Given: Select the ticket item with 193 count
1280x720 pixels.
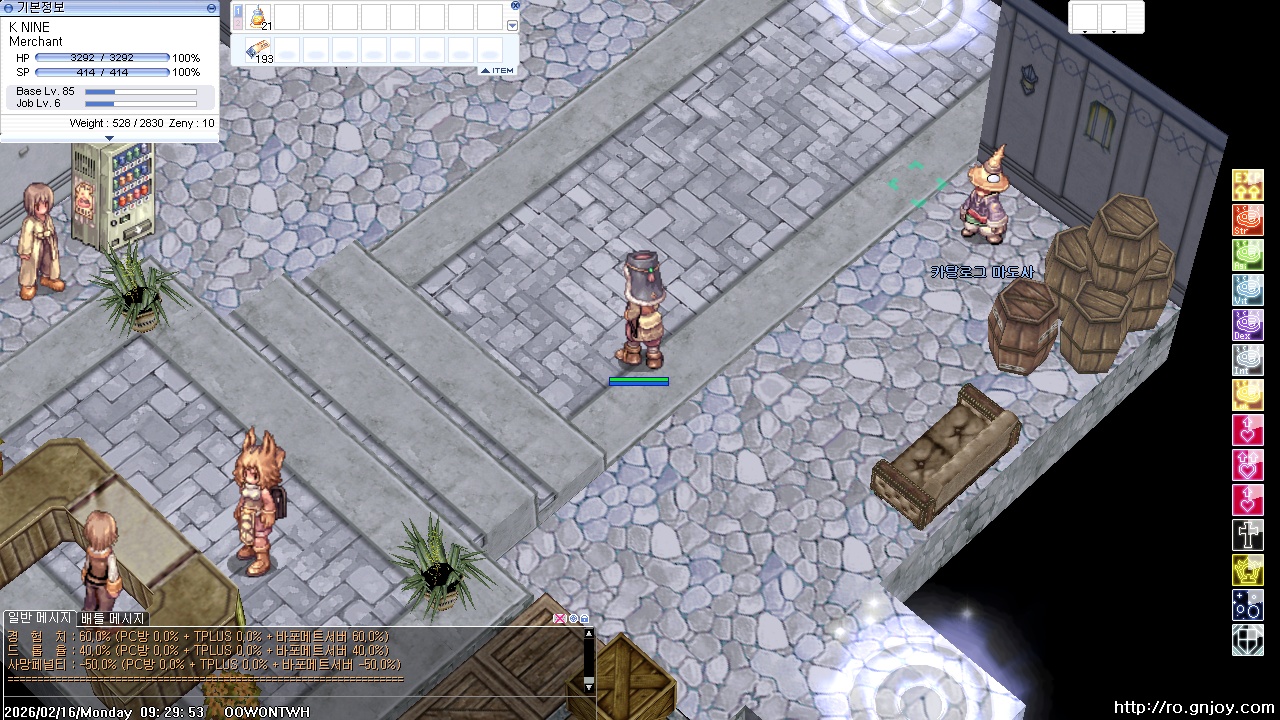Looking at the screenshot, I should pyautogui.click(x=259, y=50).
